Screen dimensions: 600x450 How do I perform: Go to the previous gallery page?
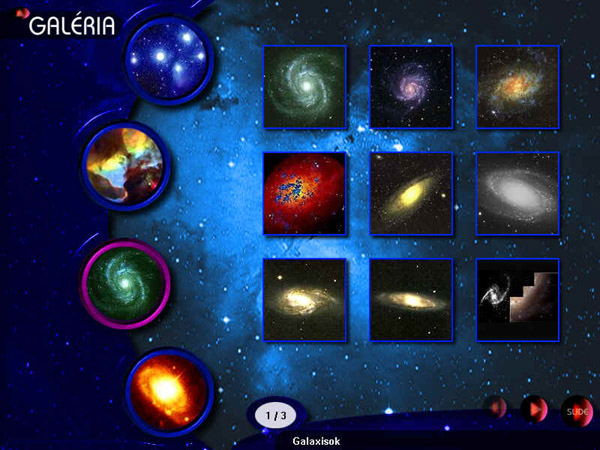click(496, 408)
